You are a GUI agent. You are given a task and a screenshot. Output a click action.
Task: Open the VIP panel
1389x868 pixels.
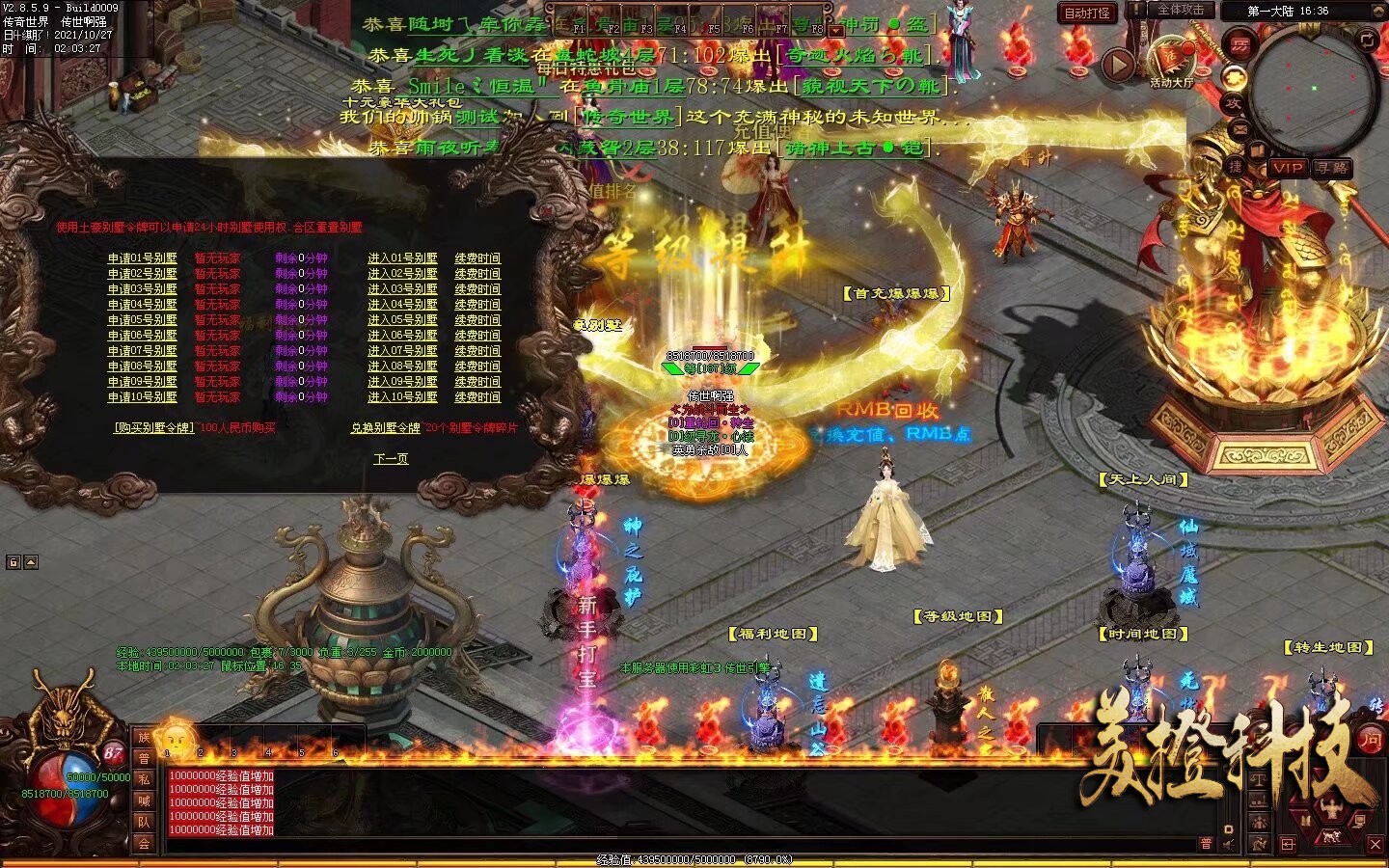point(1288,168)
